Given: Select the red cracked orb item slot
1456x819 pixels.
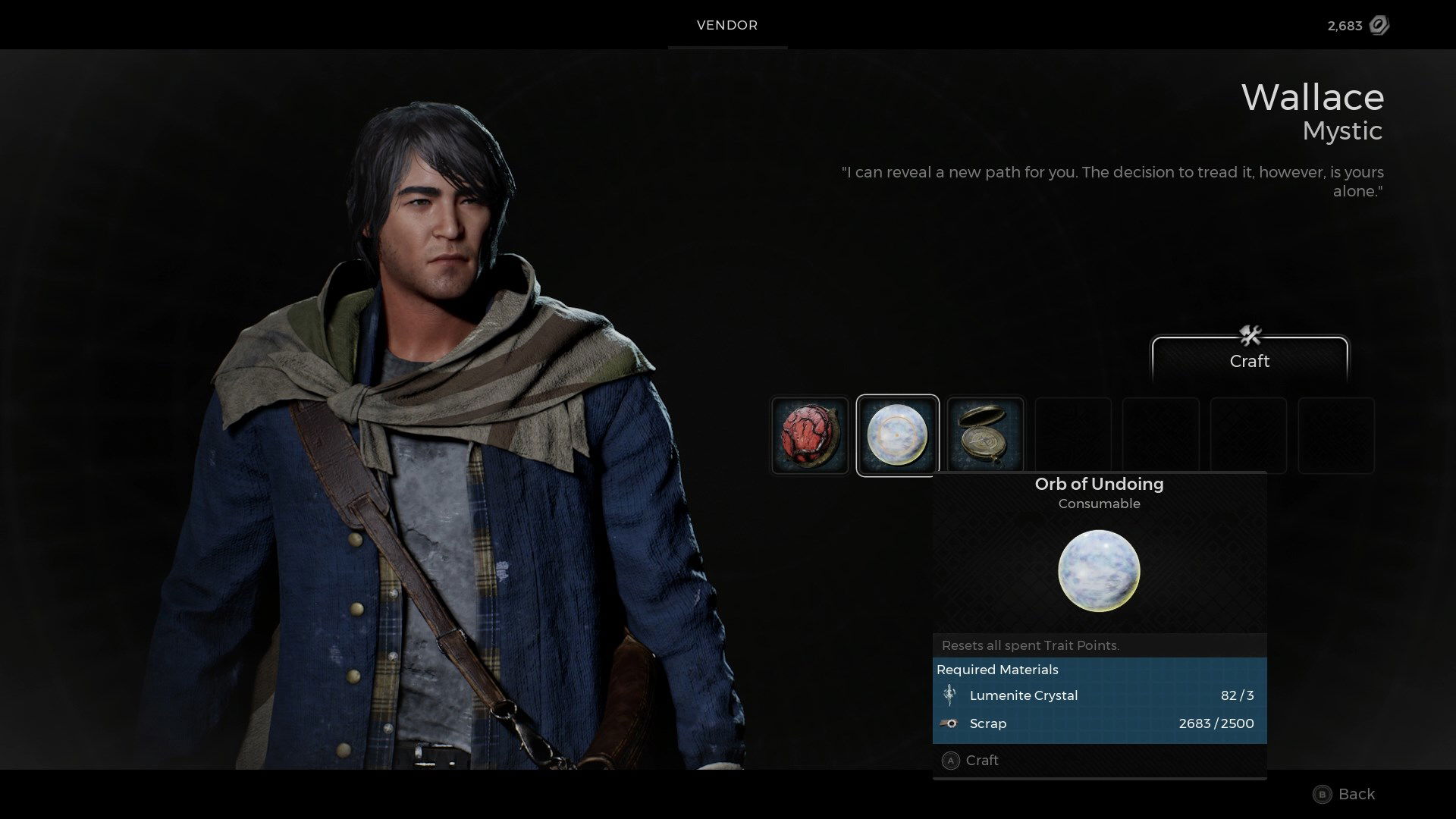Looking at the screenshot, I should tap(810, 436).
